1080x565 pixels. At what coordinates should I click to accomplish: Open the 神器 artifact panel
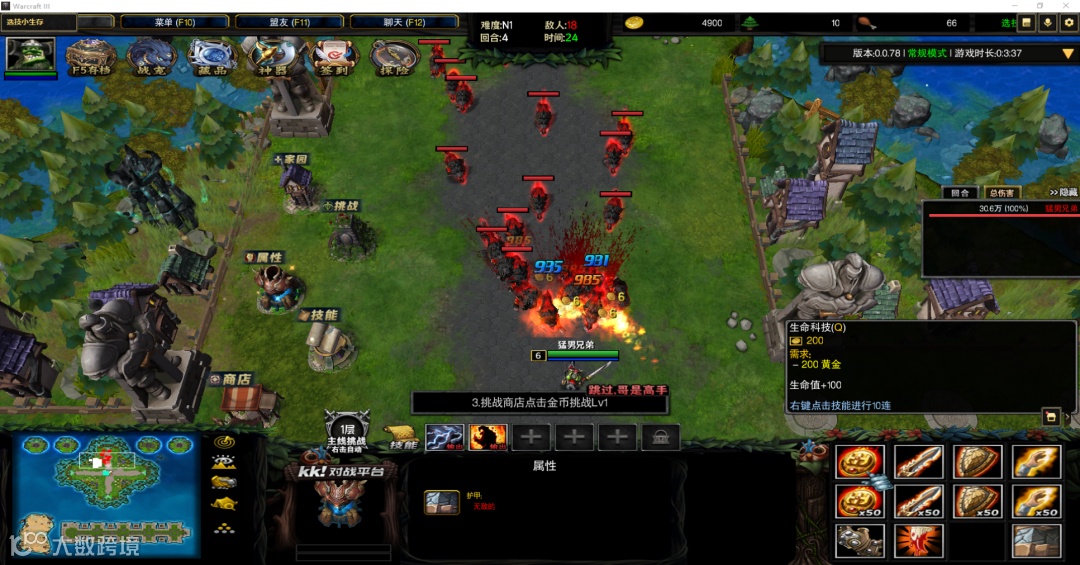(272, 57)
